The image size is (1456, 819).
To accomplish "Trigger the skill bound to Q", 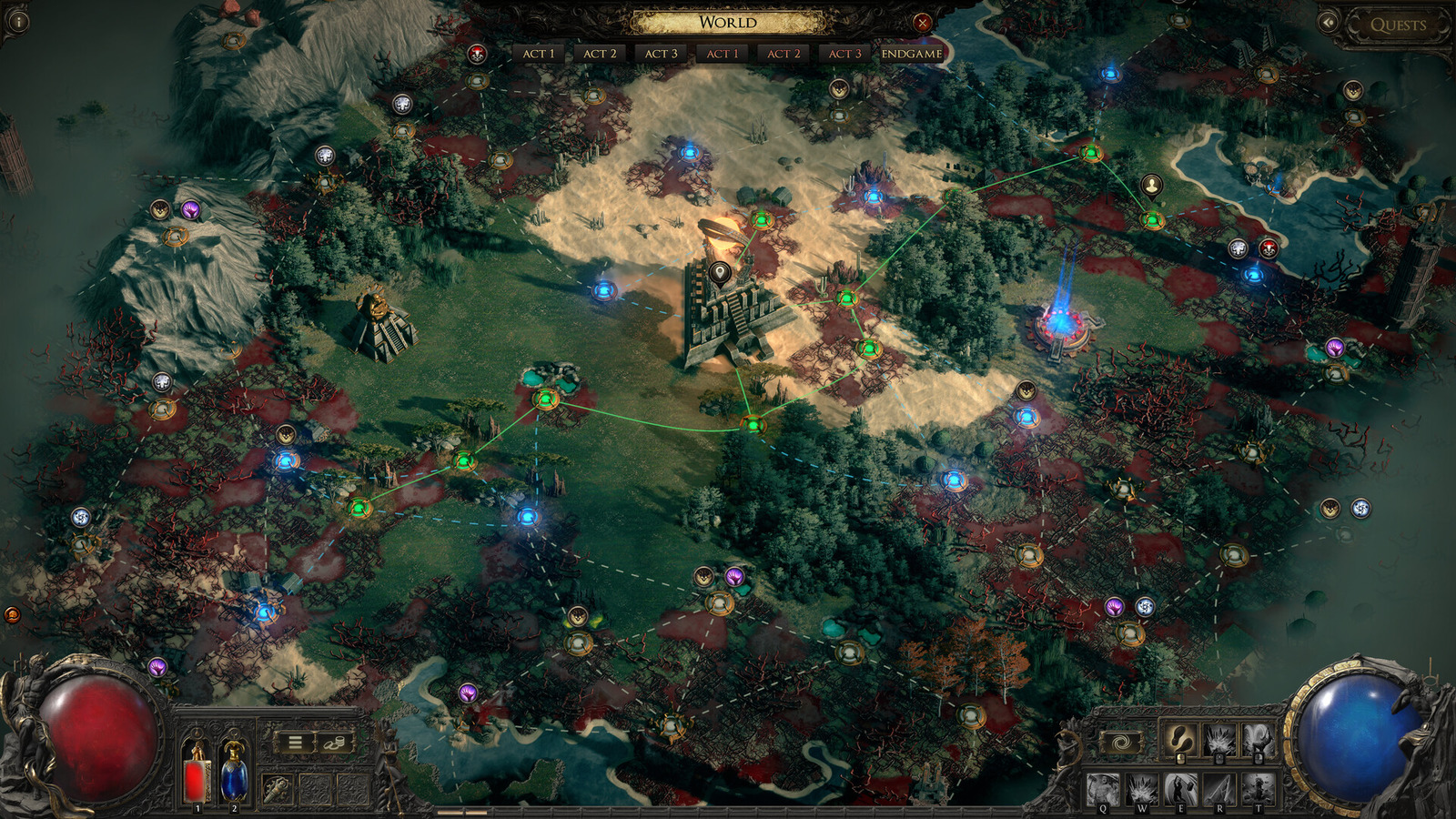I will point(1102,787).
